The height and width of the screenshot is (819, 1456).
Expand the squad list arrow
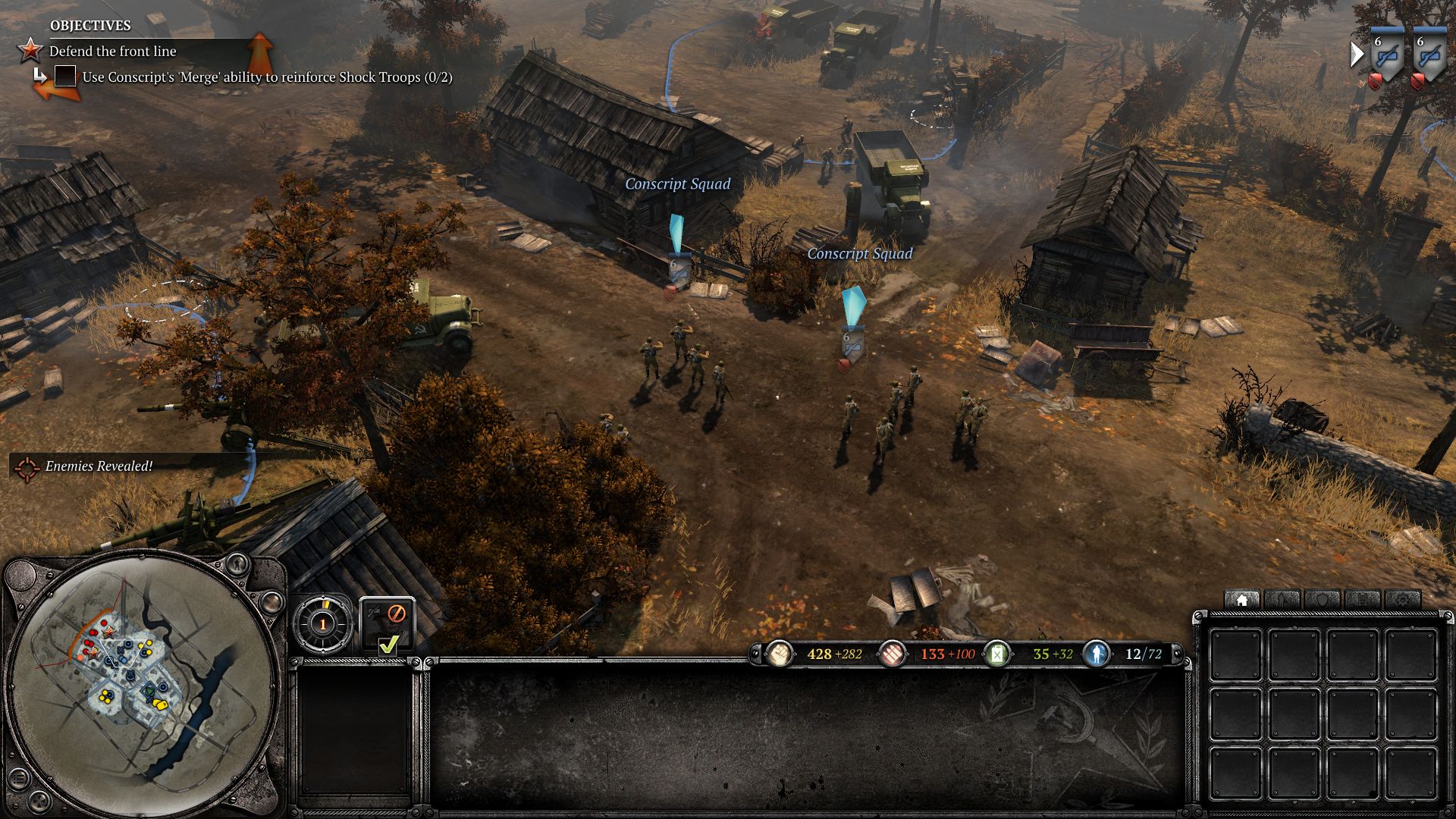(1357, 55)
